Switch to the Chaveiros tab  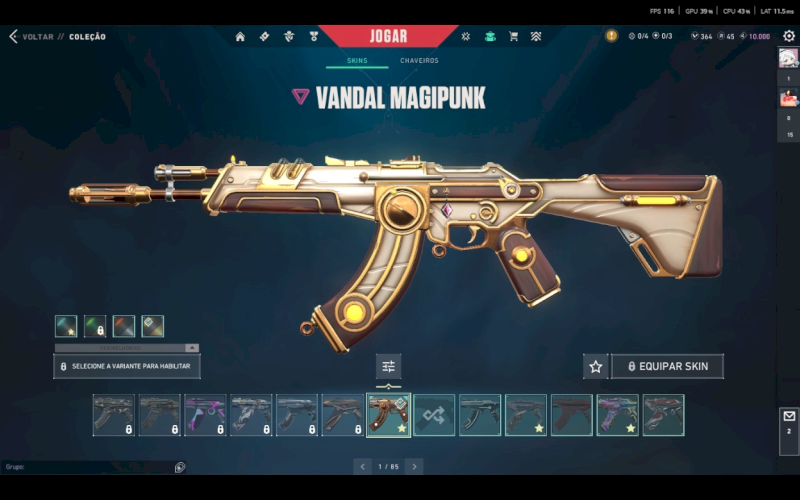tap(419, 61)
